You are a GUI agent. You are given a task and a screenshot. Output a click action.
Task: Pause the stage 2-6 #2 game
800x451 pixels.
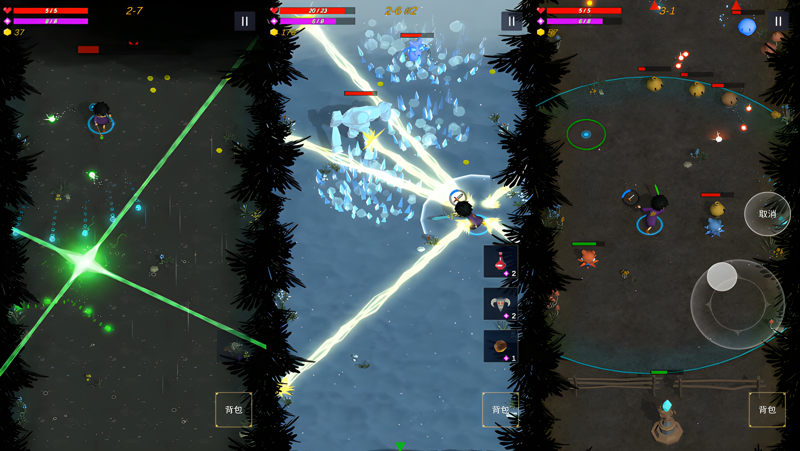tap(512, 21)
